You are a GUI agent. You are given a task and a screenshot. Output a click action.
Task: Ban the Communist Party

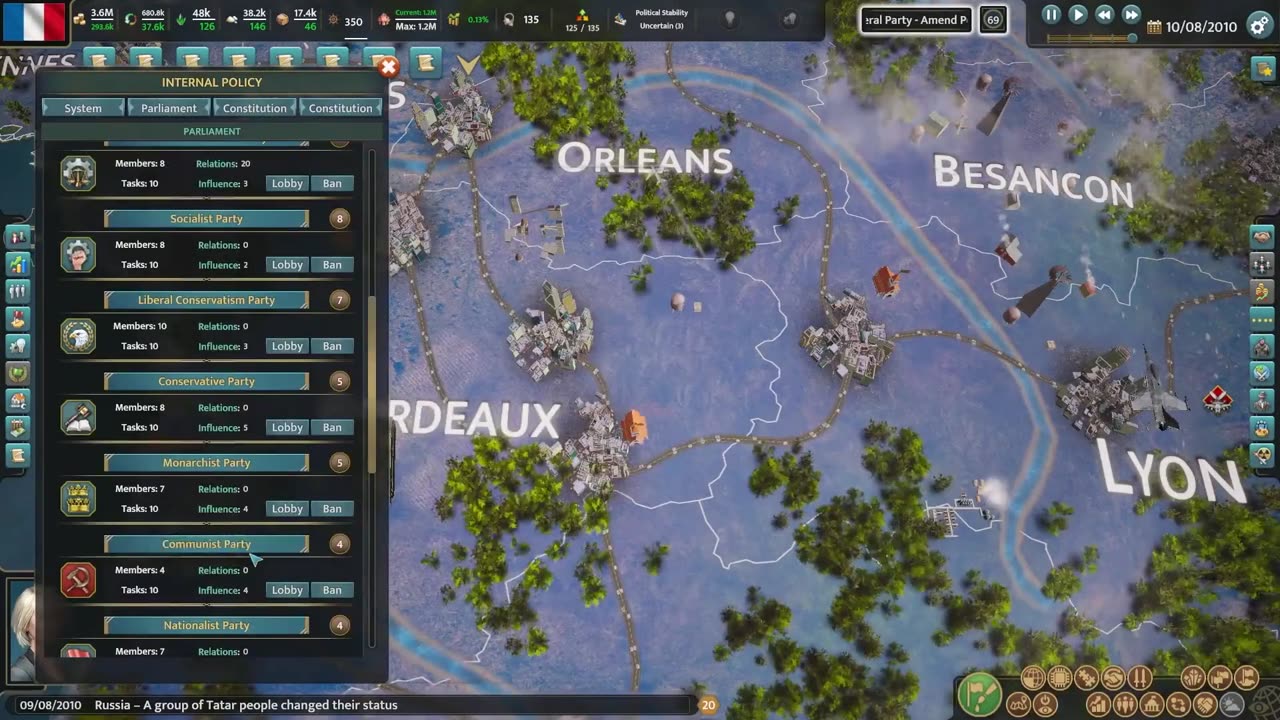(332, 590)
